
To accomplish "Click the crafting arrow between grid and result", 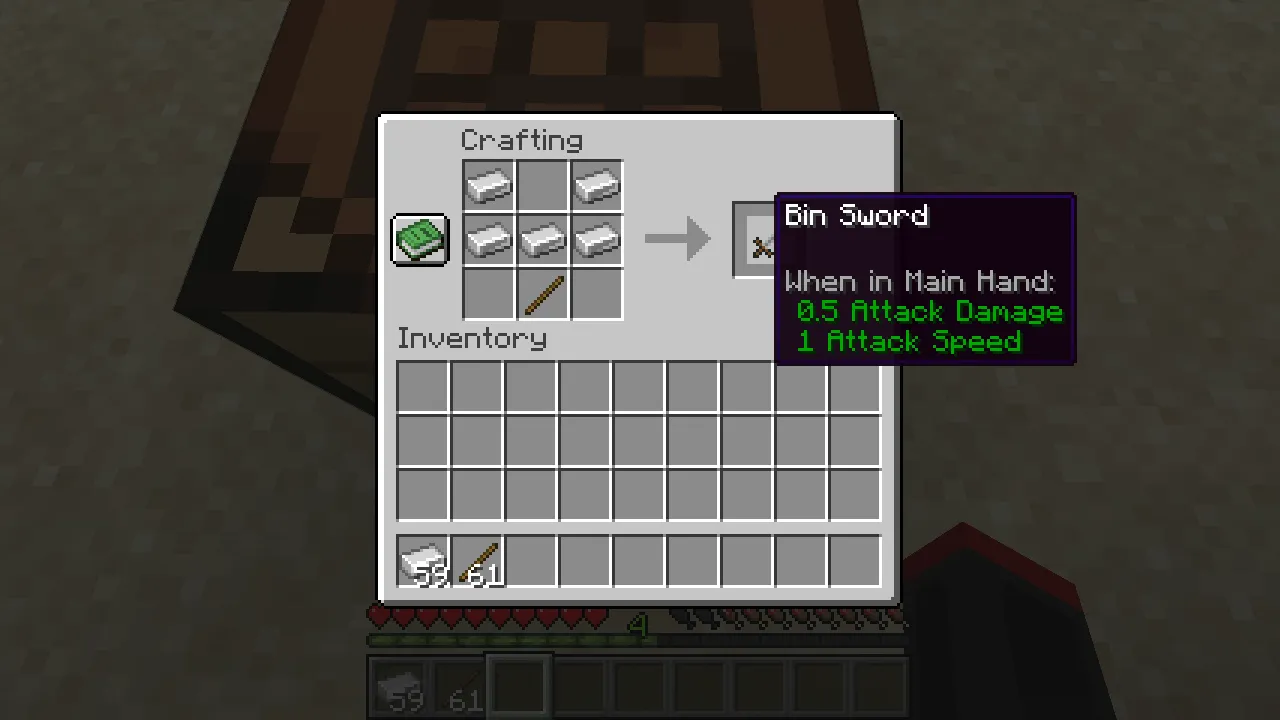I will [678, 239].
